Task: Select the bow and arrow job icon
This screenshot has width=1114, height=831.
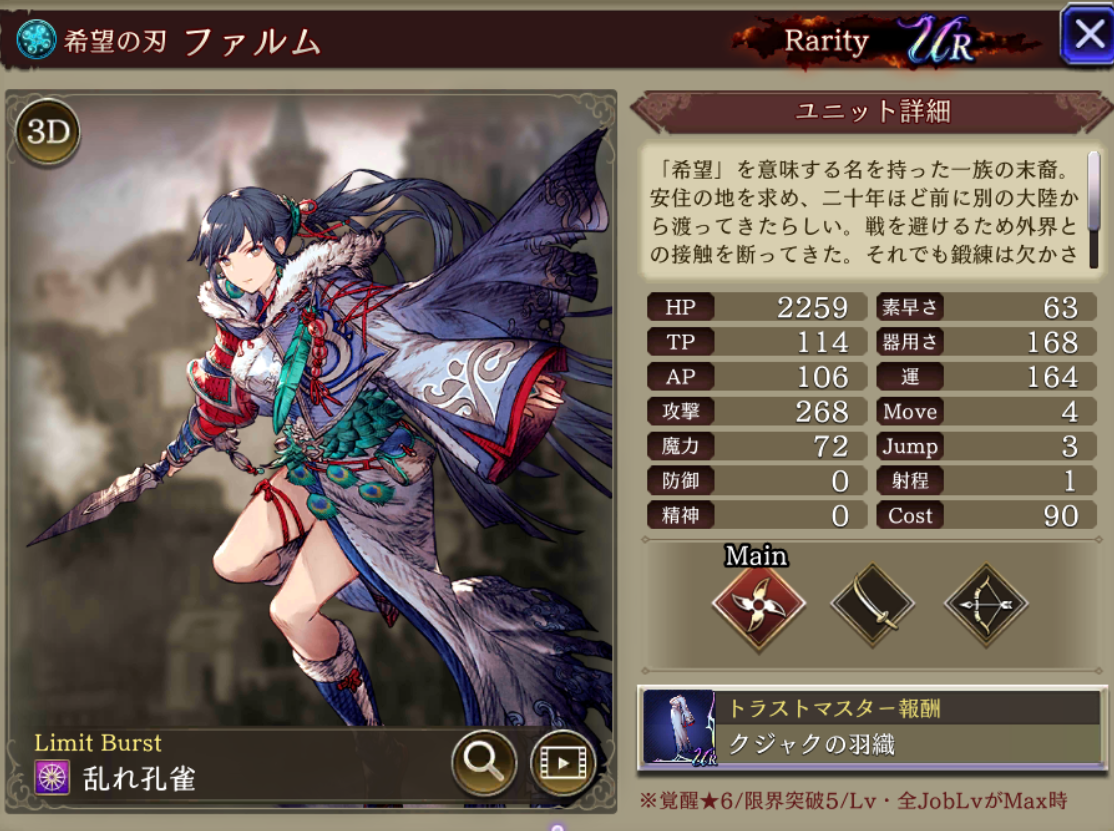Action: pos(987,605)
